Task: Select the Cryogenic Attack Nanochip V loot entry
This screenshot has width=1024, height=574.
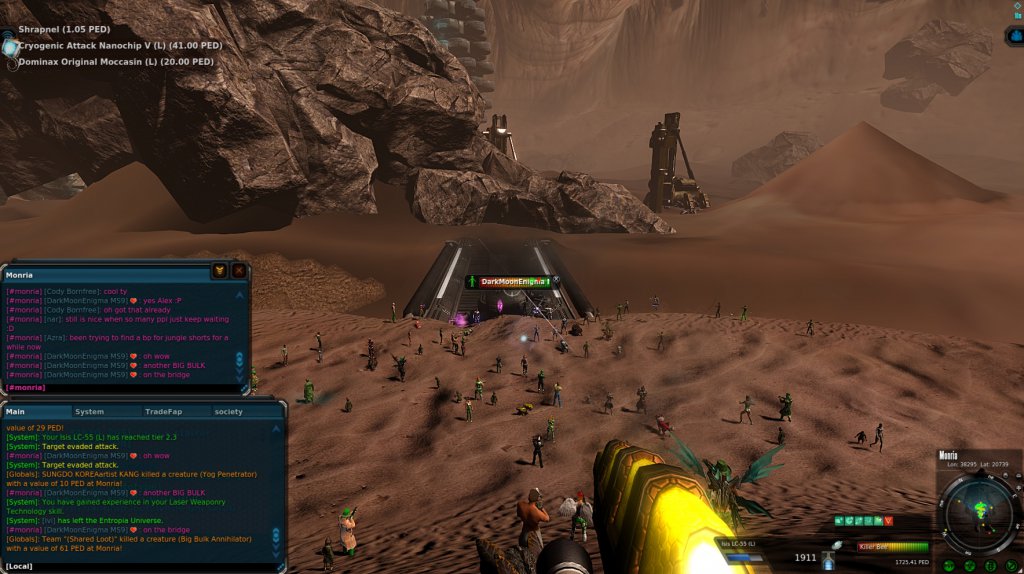Action: coord(120,45)
